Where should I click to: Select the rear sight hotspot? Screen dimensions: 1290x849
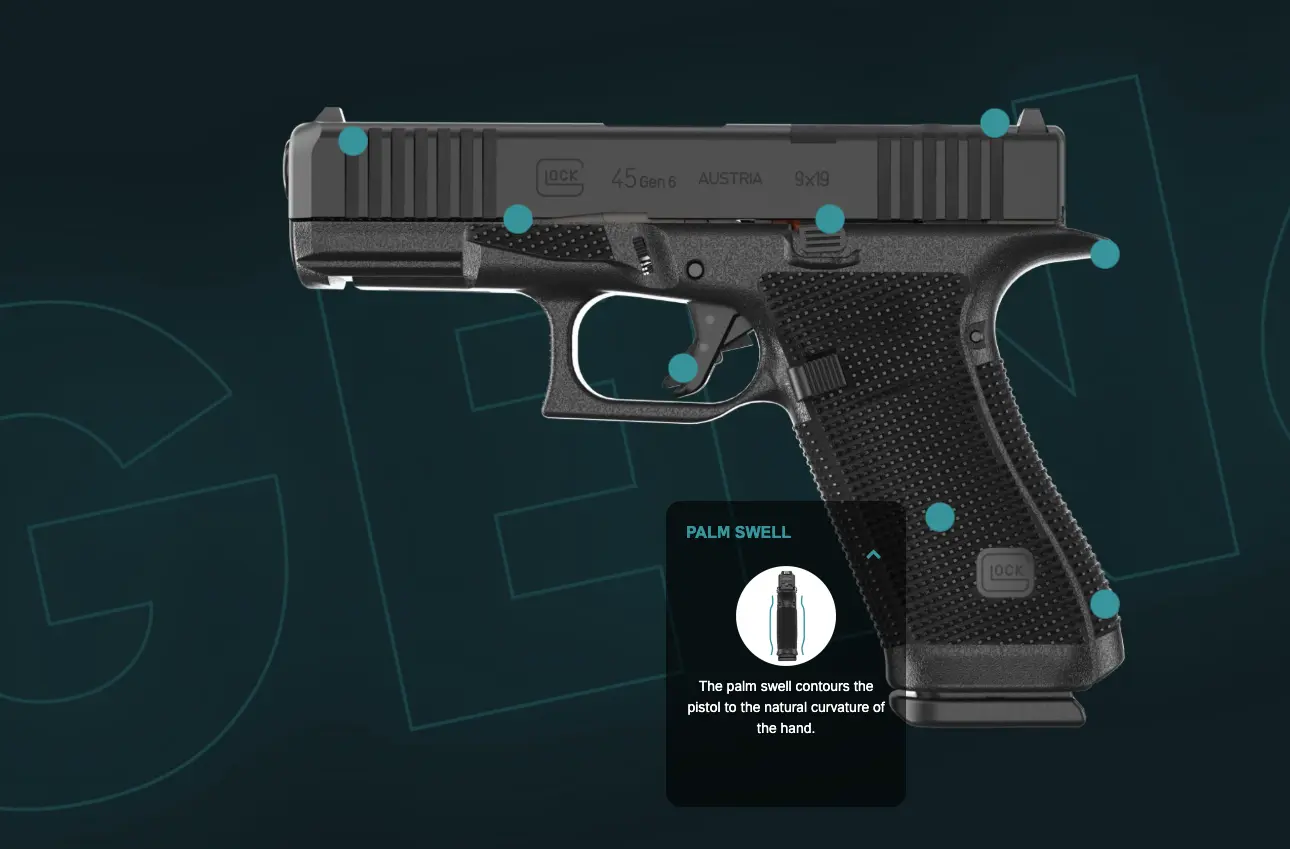coord(993,123)
